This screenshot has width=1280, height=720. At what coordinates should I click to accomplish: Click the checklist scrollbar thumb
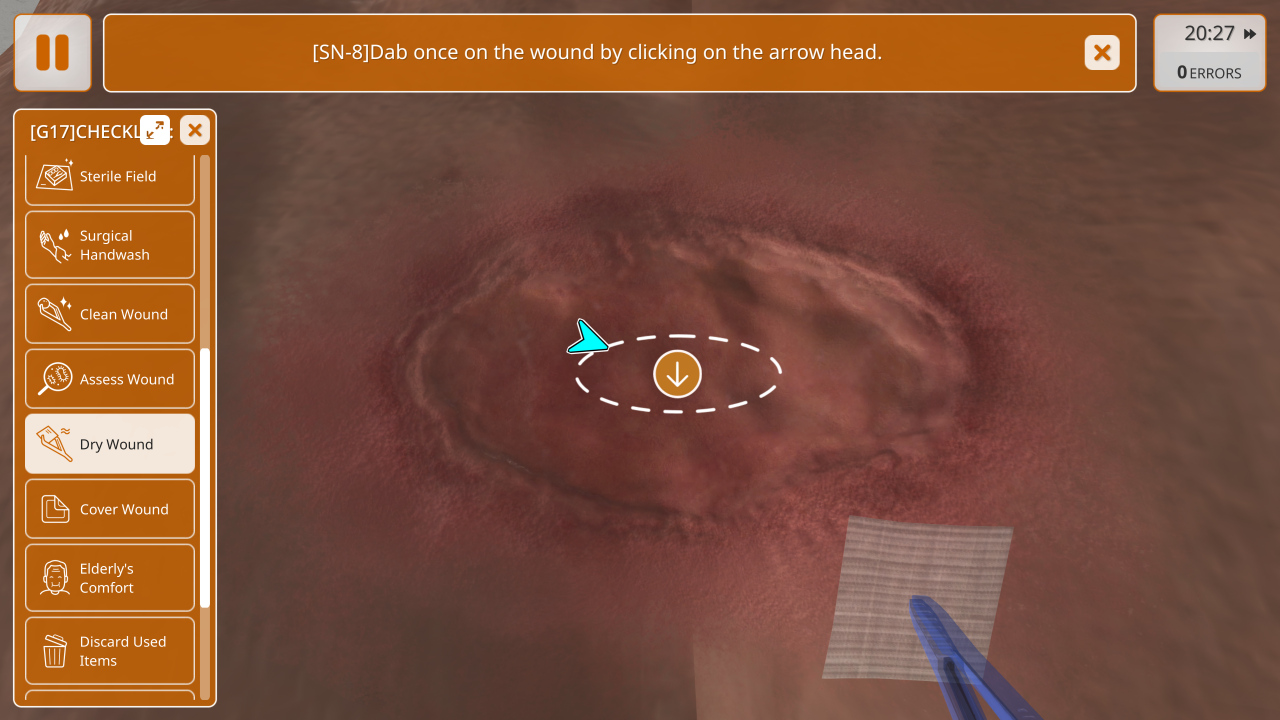click(205, 478)
